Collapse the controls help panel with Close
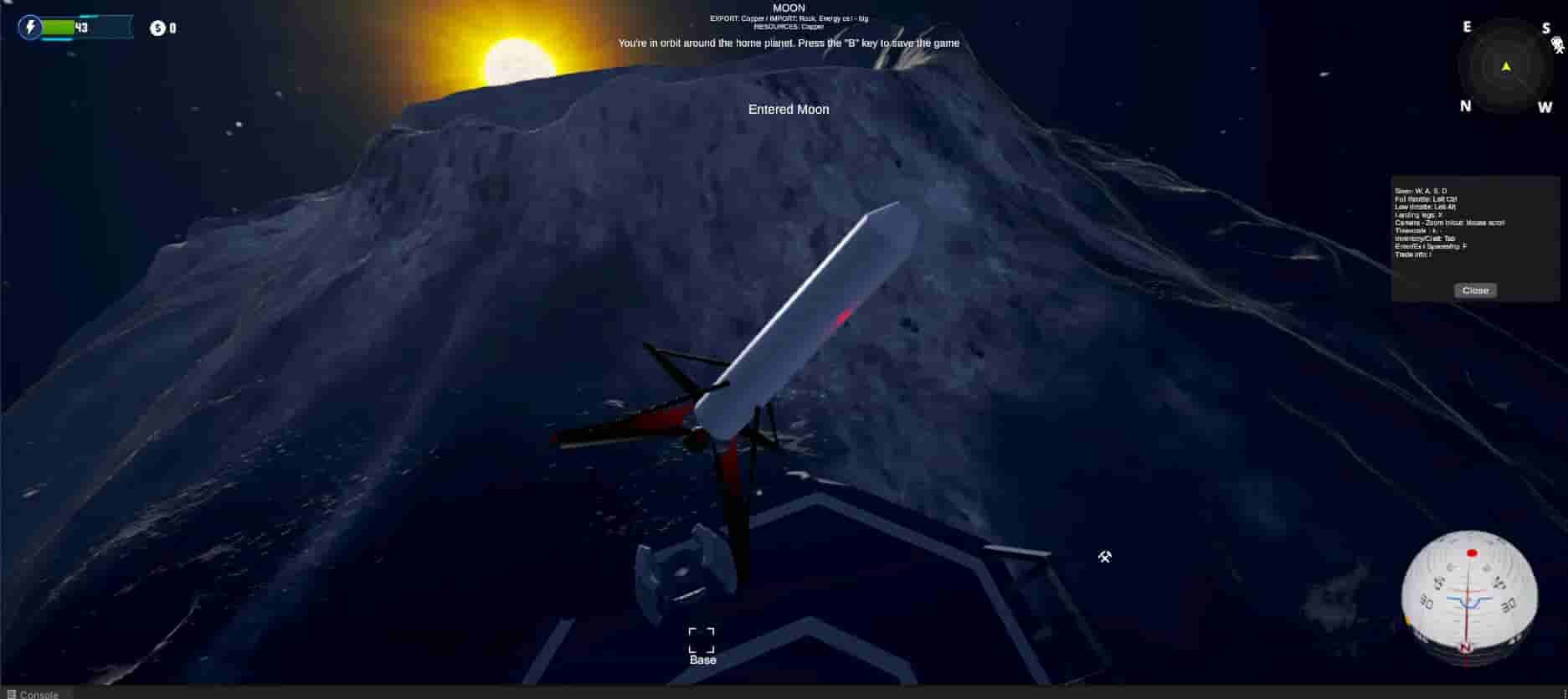 point(1474,290)
